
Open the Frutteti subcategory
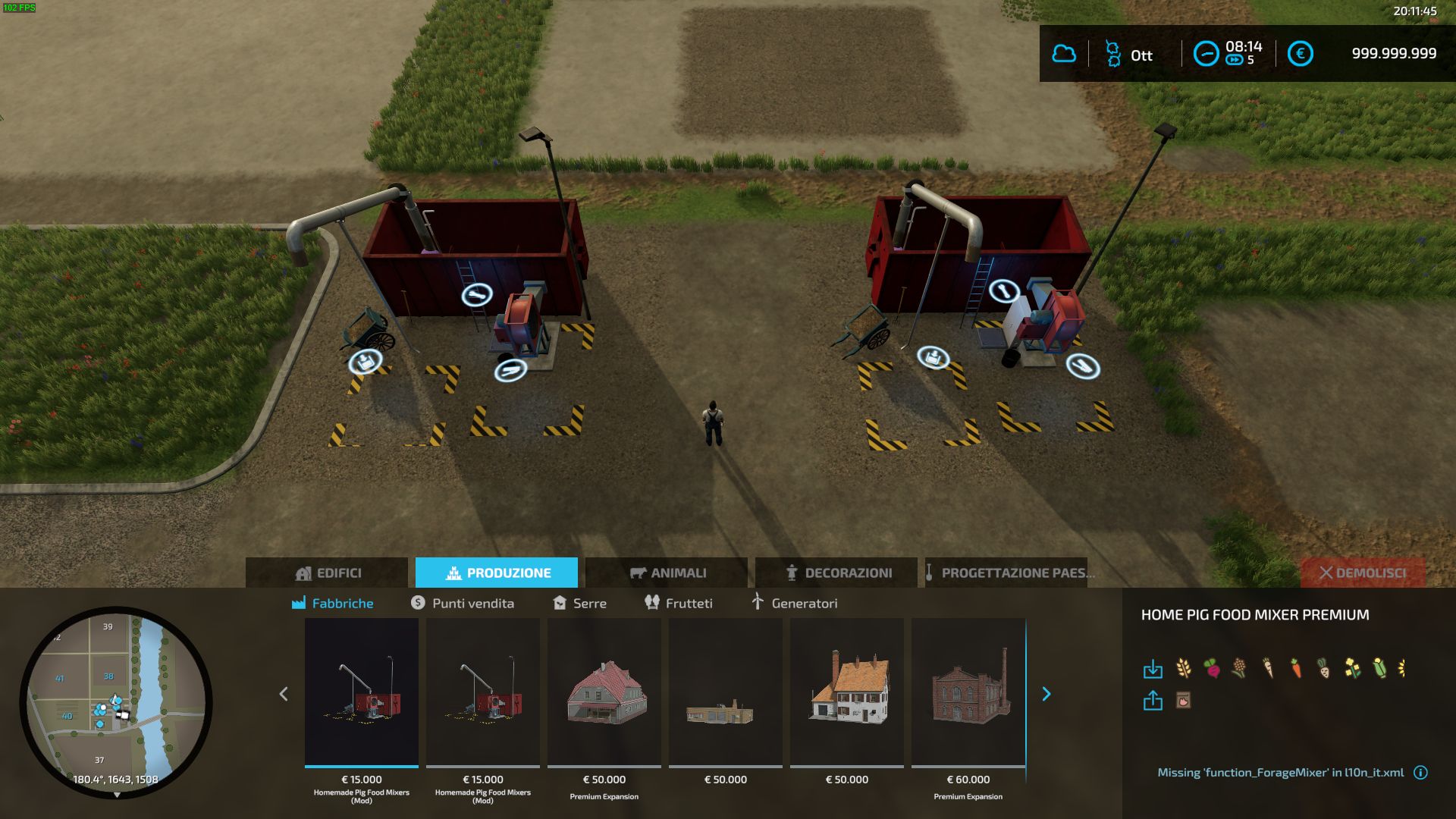tap(679, 603)
